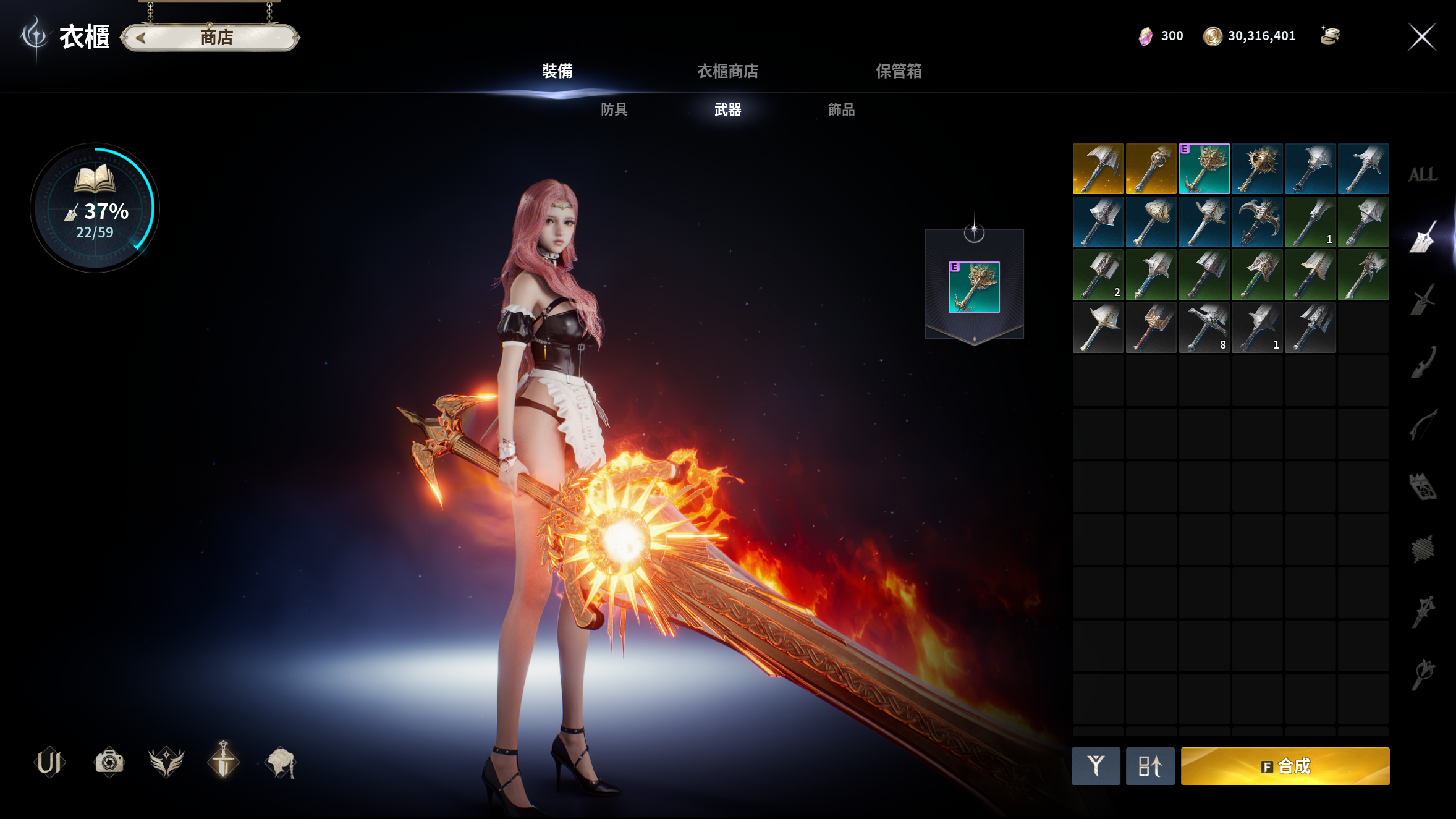Click the weapon collection progress book dial
The height and width of the screenshot is (819, 1456).
(x=95, y=208)
